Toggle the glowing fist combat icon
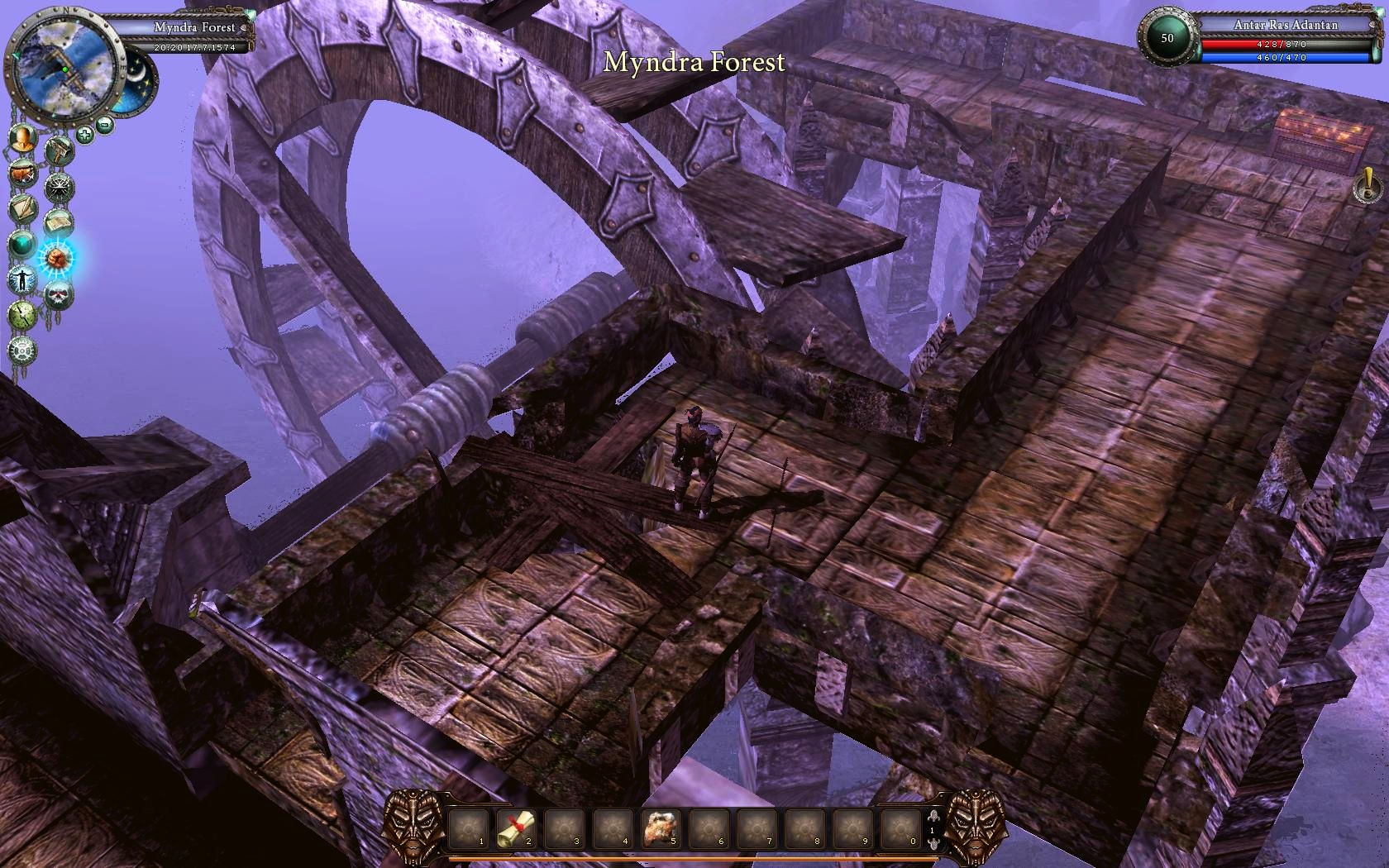Screen dimensions: 1389x868 tap(58, 258)
